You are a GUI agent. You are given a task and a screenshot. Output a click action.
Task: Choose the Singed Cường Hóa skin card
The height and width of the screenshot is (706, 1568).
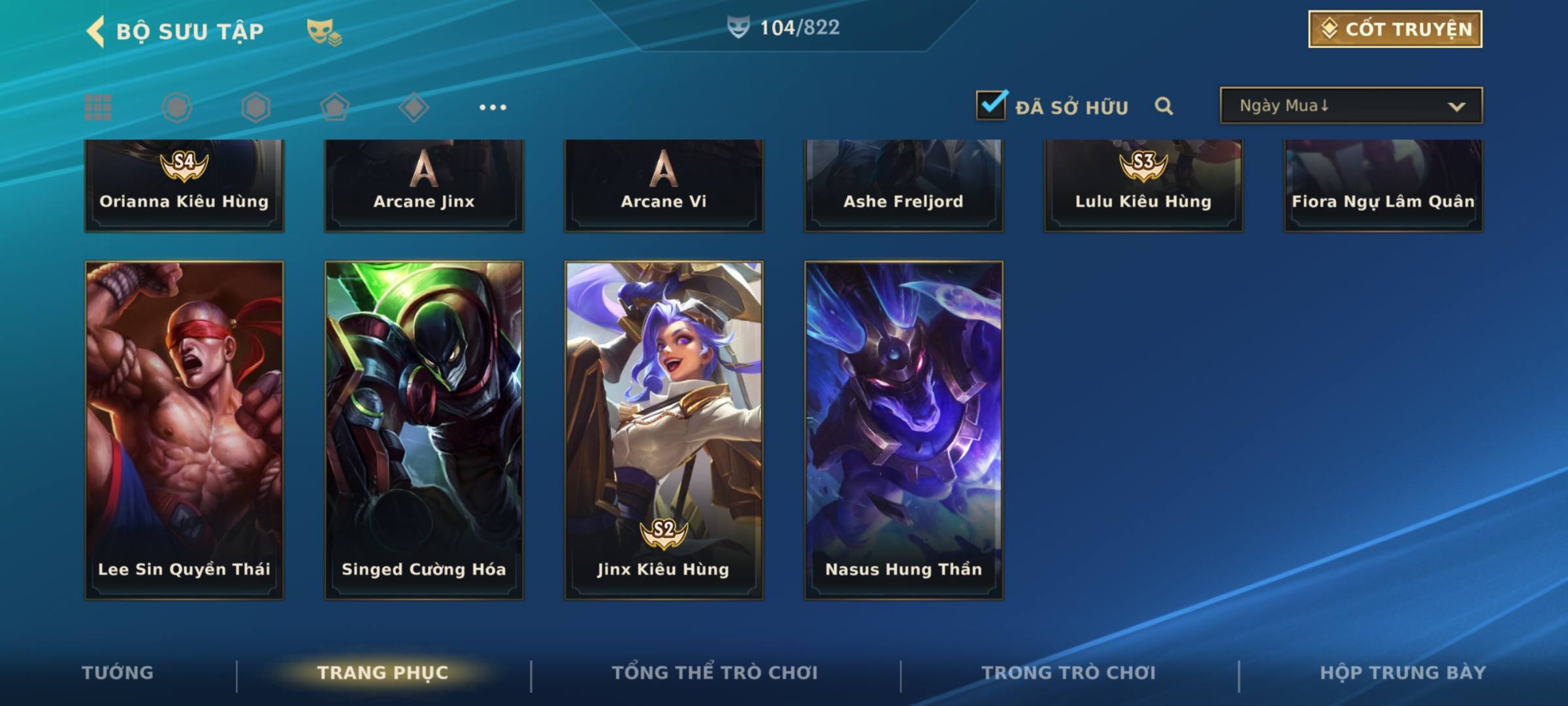tap(424, 430)
